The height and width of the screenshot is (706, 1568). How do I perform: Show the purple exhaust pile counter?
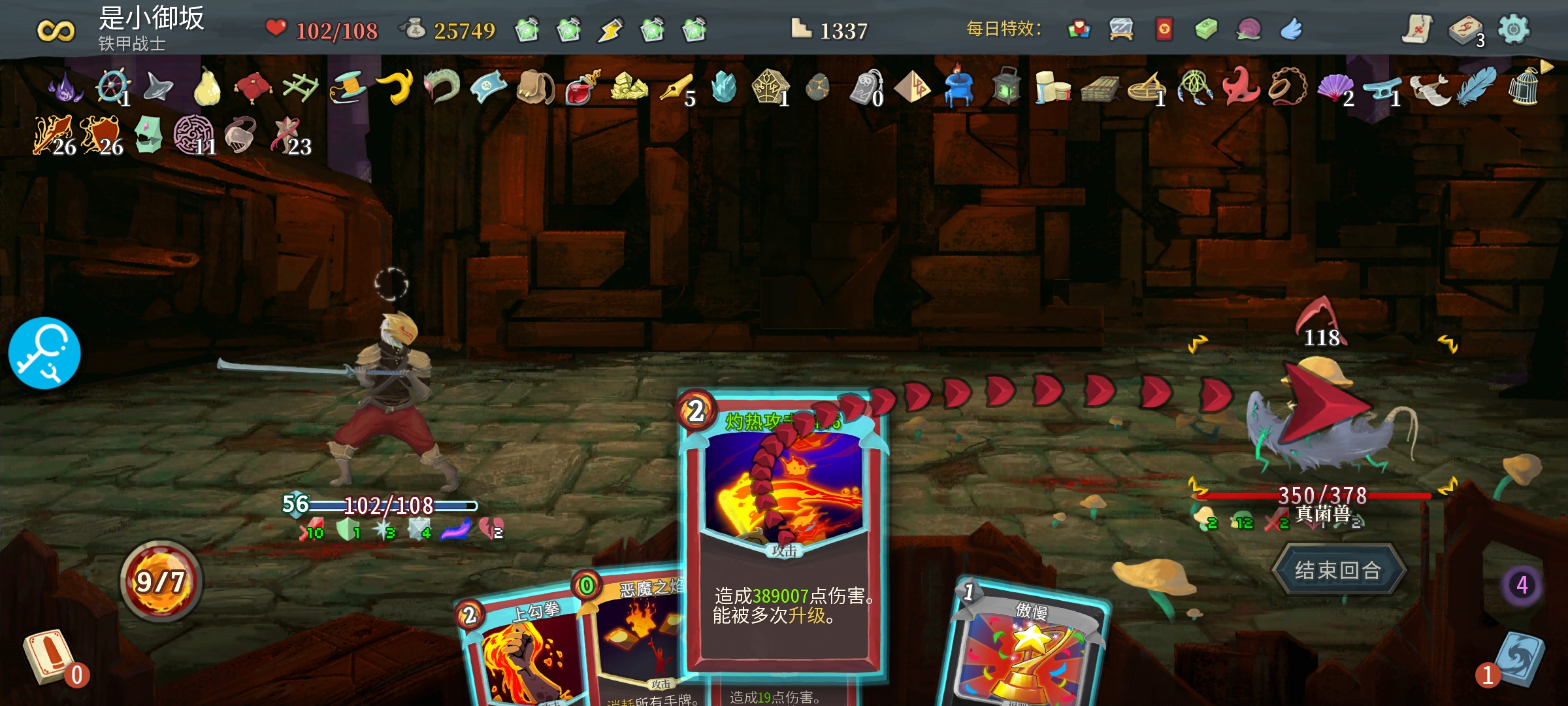pos(1522,585)
